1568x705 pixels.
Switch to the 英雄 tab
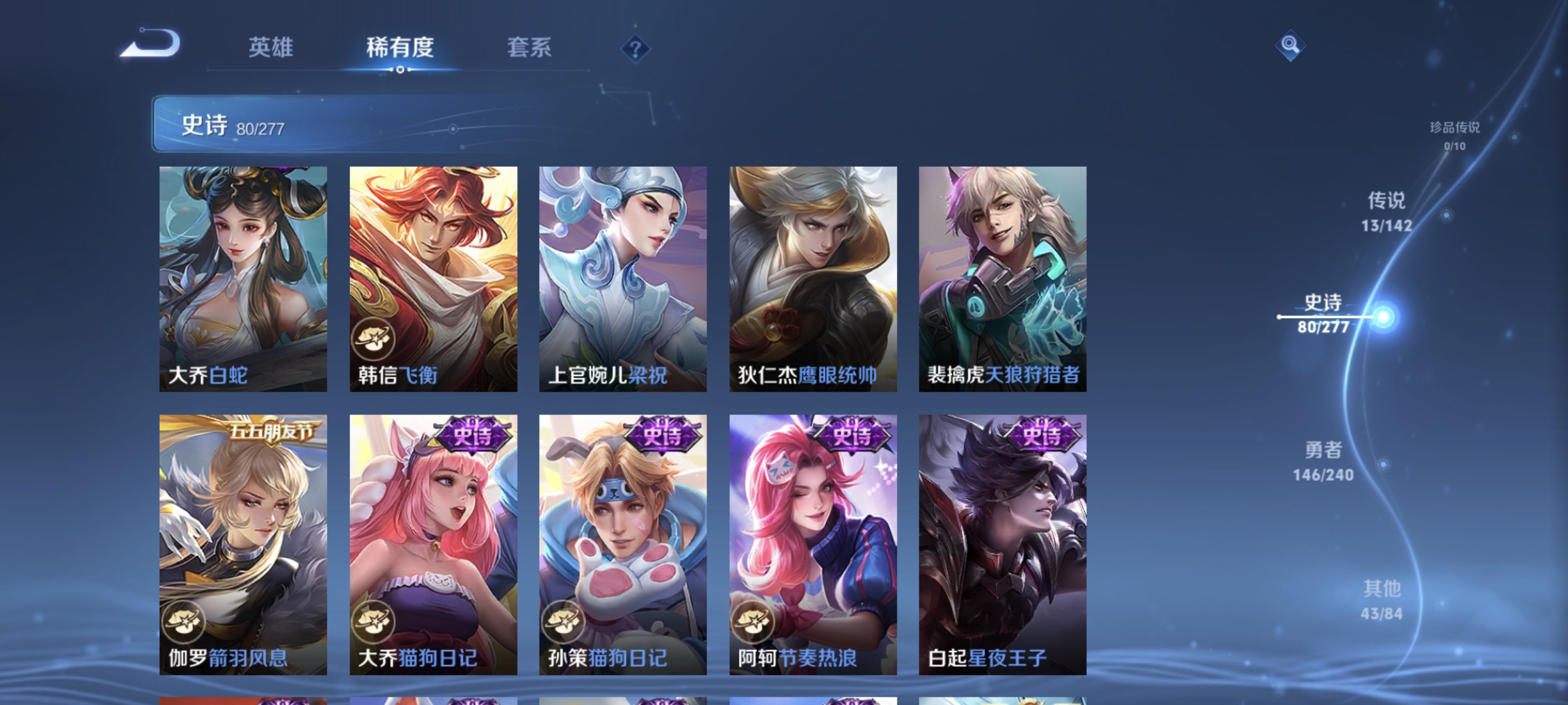pos(271,49)
